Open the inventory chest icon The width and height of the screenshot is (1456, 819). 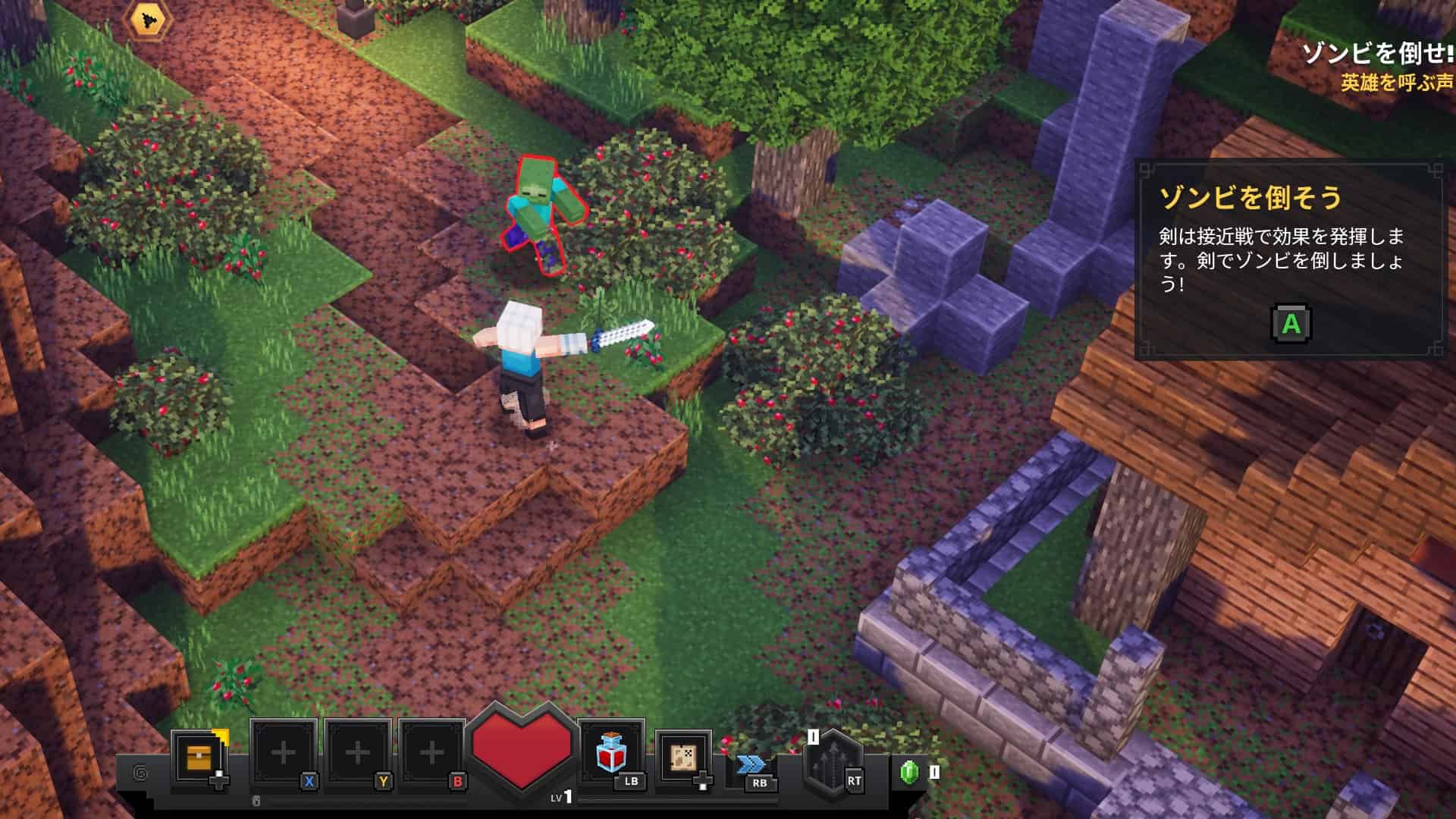point(199,757)
